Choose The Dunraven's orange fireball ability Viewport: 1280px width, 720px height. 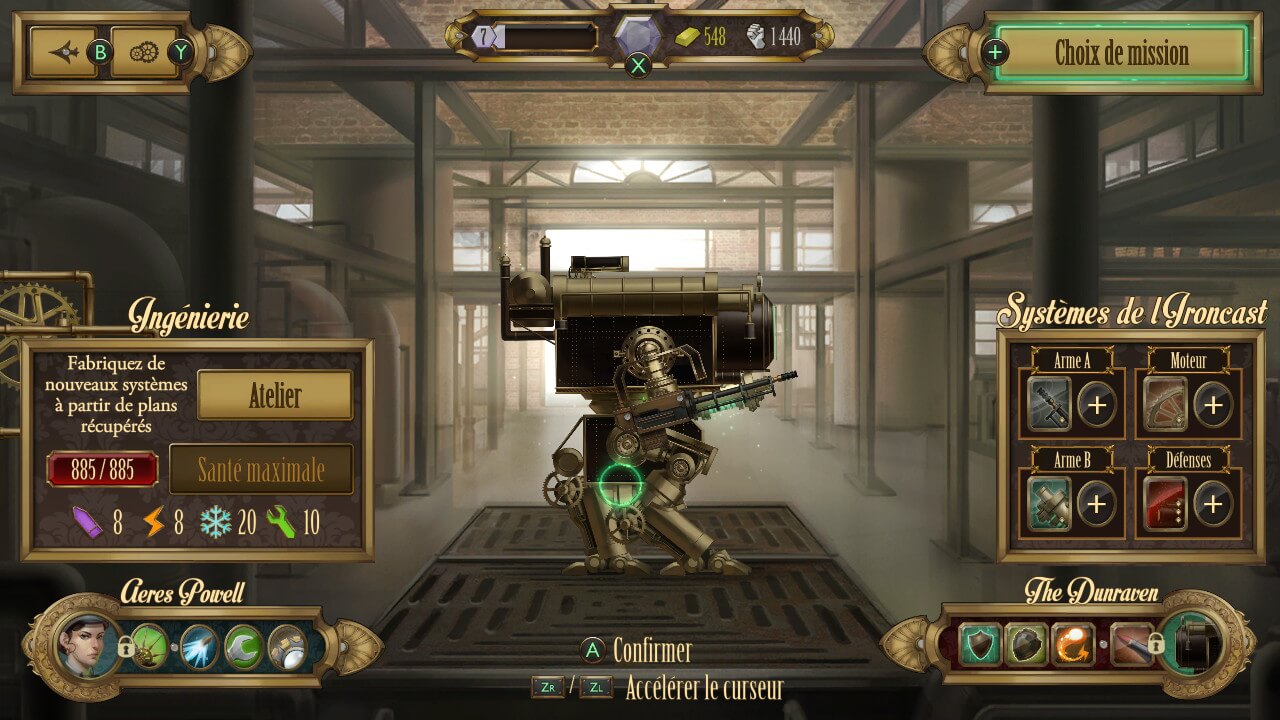pos(1071,645)
